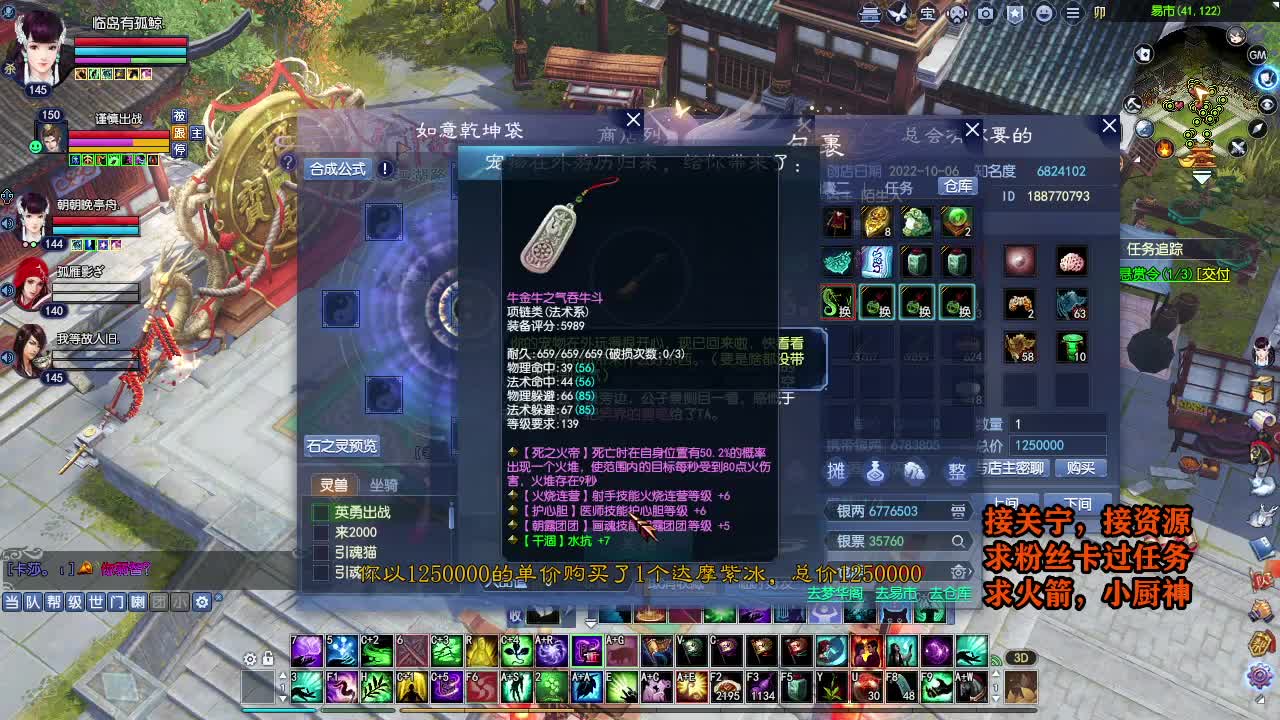This screenshot has height=720, width=1280.
Task: Click the camera screenshot icon on the top toolbar
Action: [987, 14]
